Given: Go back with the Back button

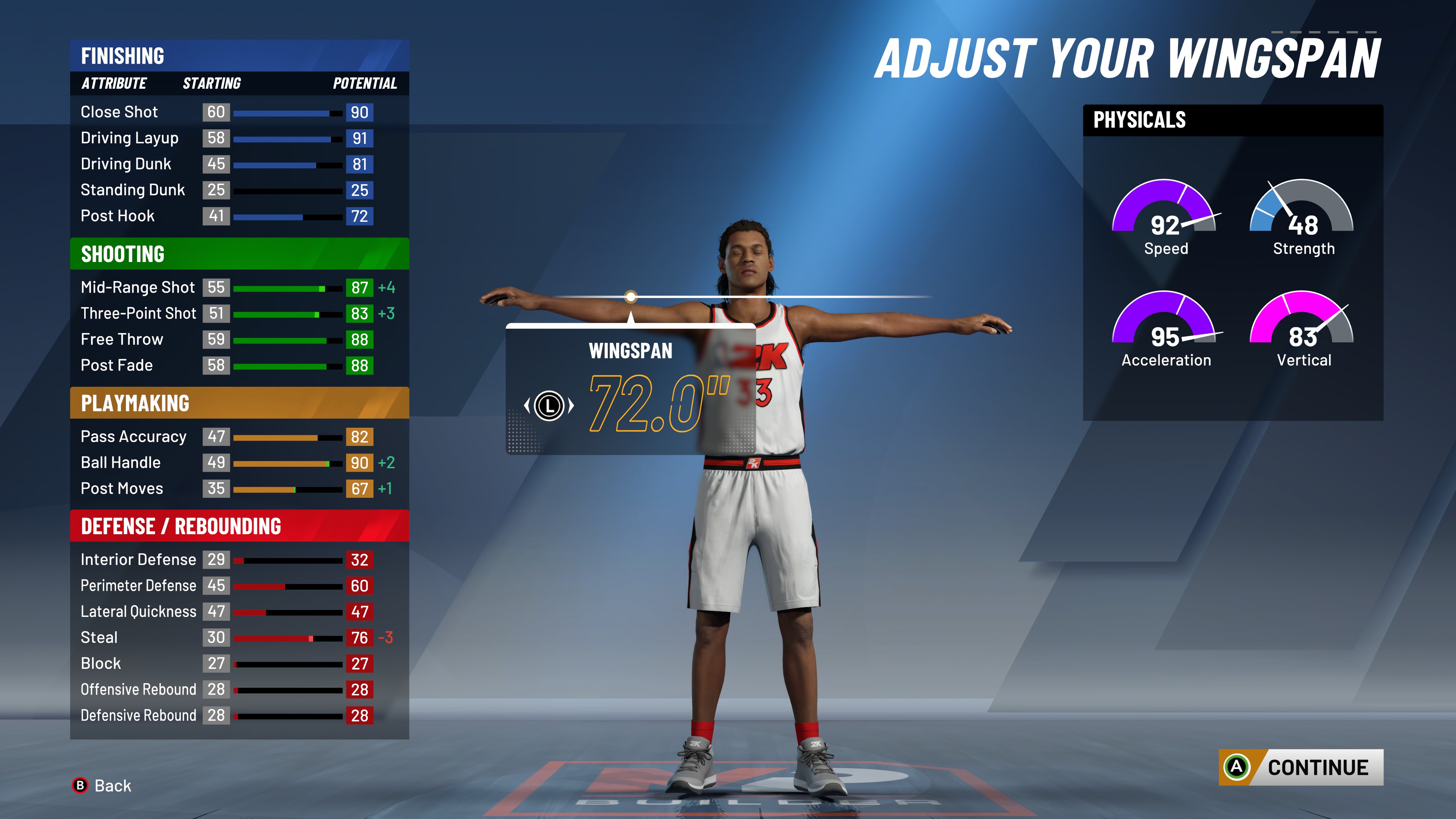Looking at the screenshot, I should coord(102,785).
